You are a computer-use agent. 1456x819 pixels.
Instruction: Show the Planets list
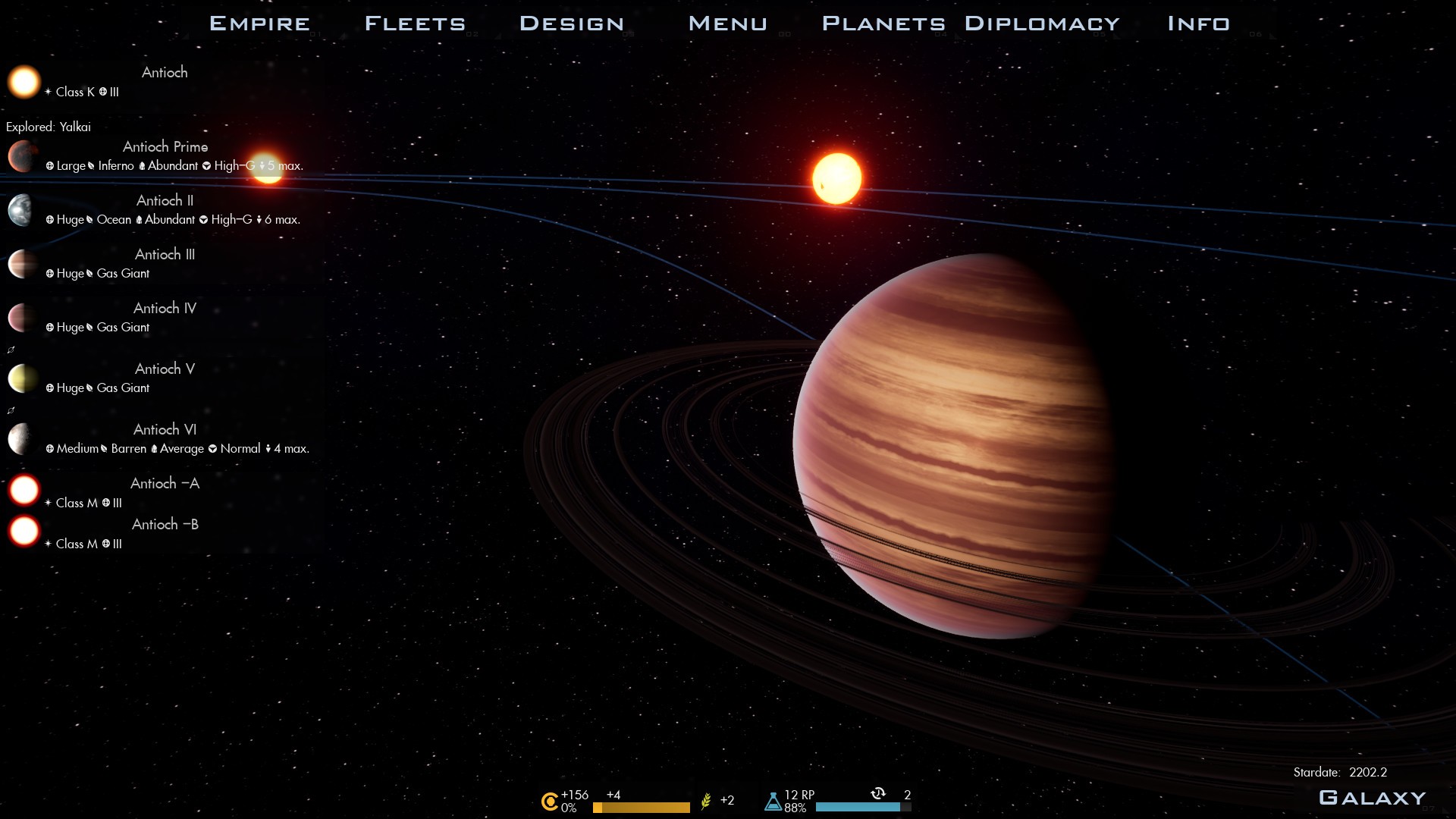[883, 24]
